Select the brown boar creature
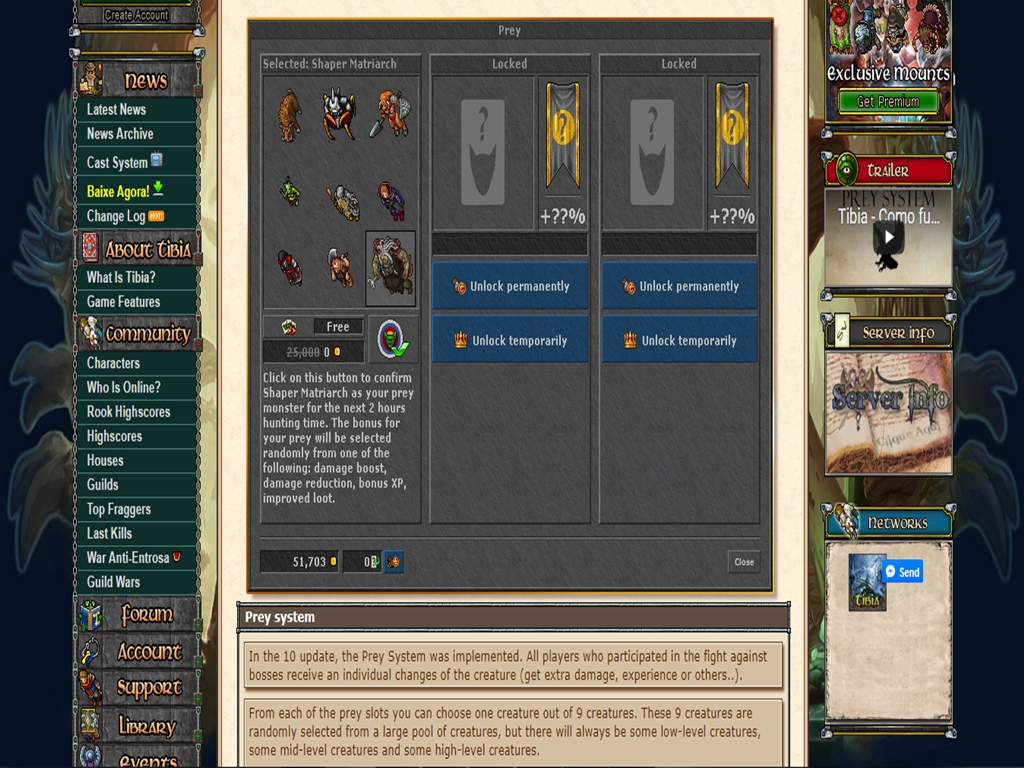The height and width of the screenshot is (768, 1024). pos(290,115)
